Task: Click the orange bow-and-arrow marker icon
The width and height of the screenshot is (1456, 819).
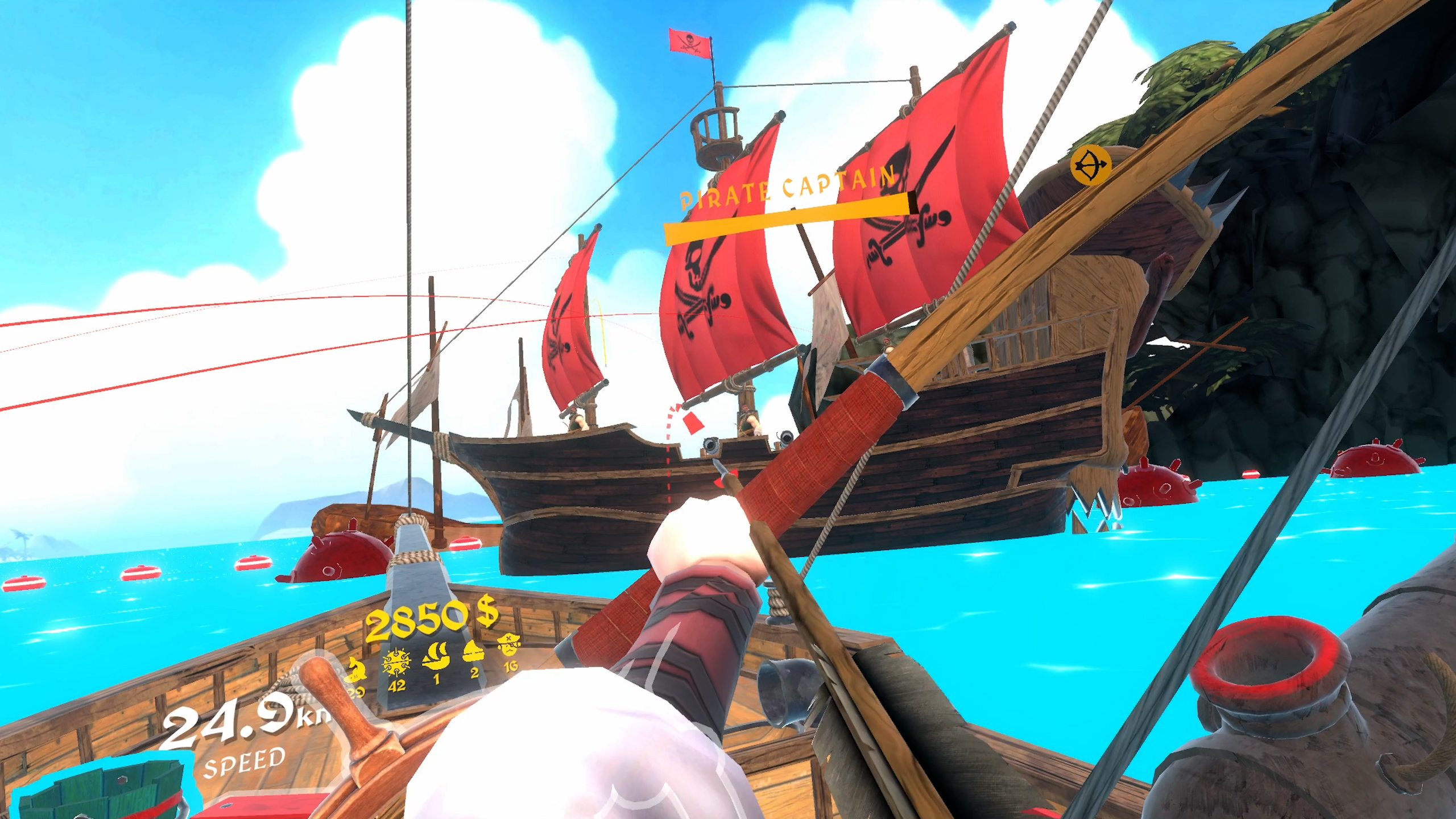Action: (x=1090, y=165)
